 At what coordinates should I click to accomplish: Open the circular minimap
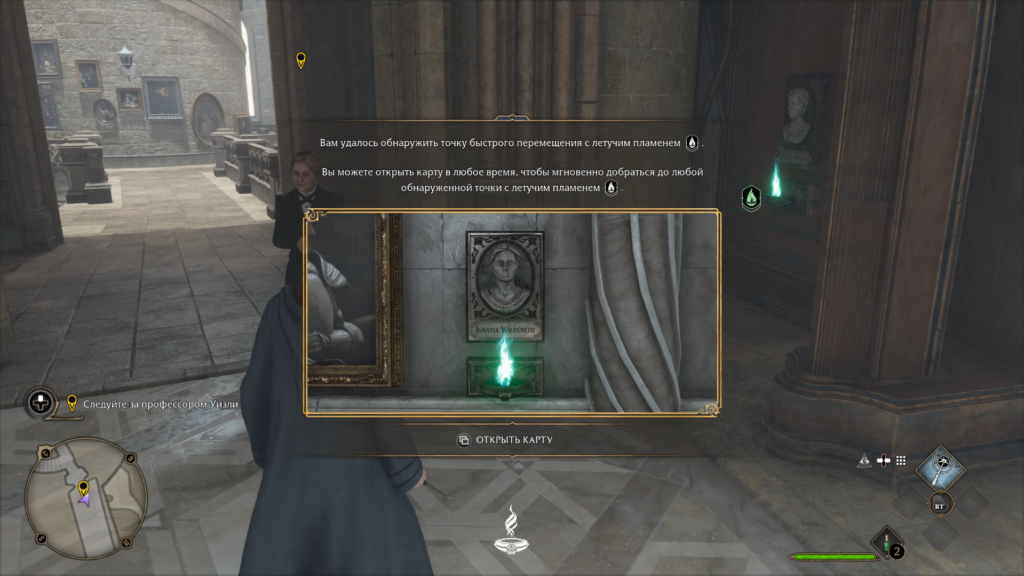[x=86, y=498]
